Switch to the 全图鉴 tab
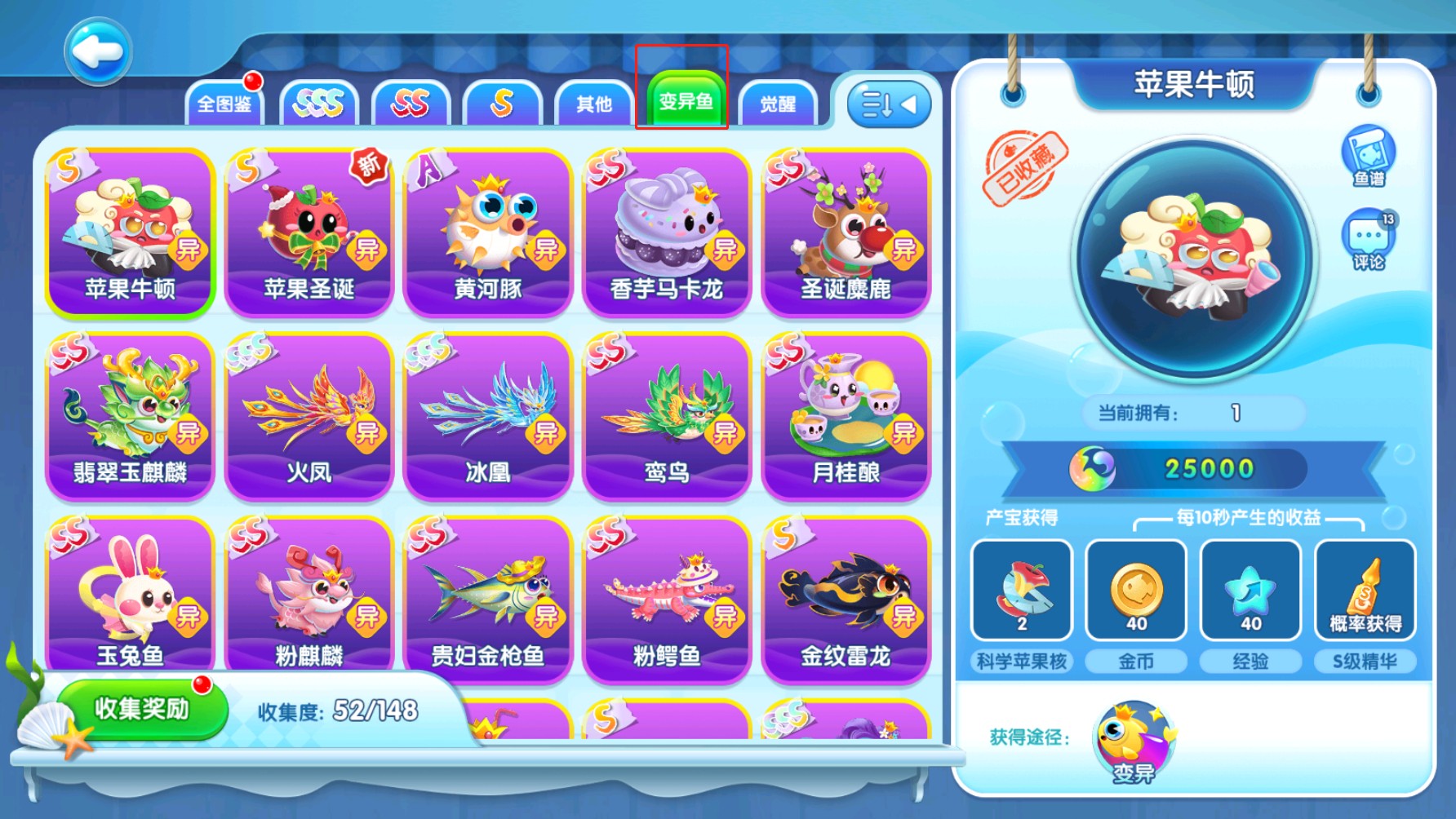 click(x=228, y=104)
